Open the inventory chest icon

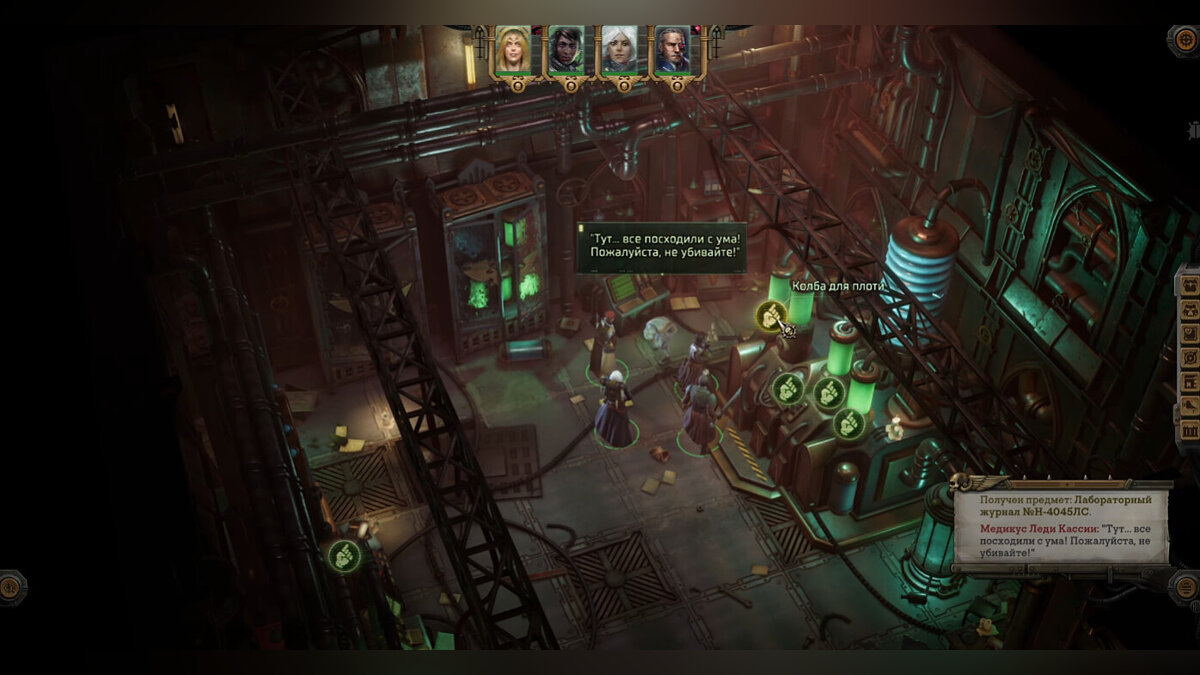click(1190, 285)
